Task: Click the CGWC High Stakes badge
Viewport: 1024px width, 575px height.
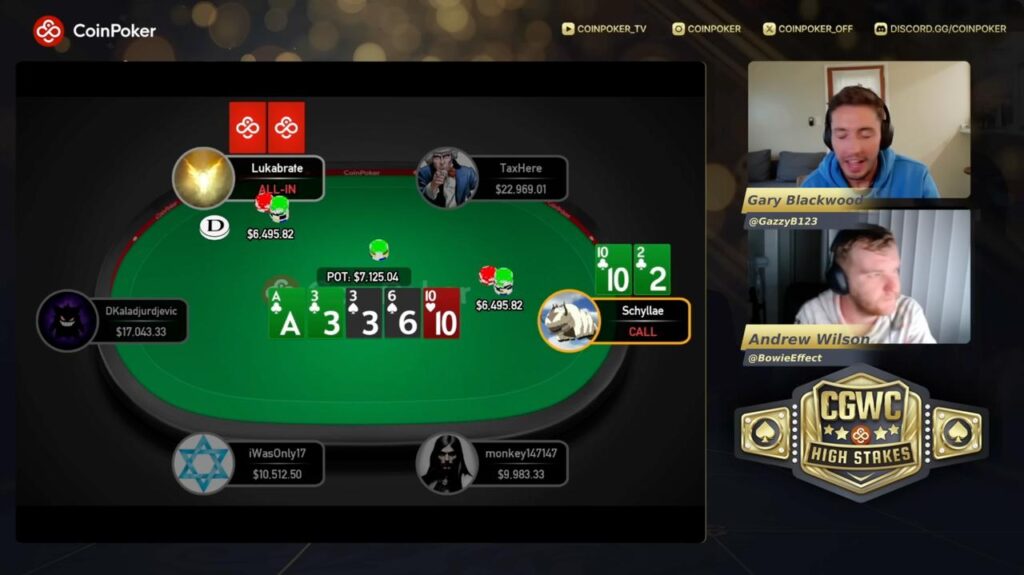Action: pyautogui.click(x=861, y=432)
